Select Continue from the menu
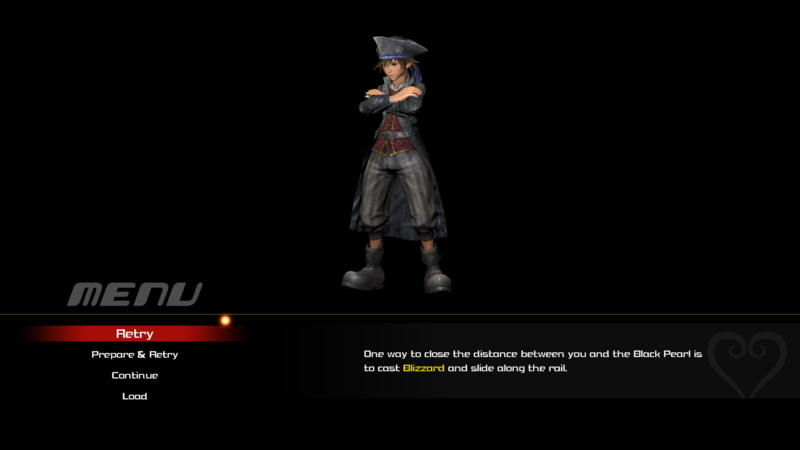The image size is (800, 450). (x=134, y=376)
